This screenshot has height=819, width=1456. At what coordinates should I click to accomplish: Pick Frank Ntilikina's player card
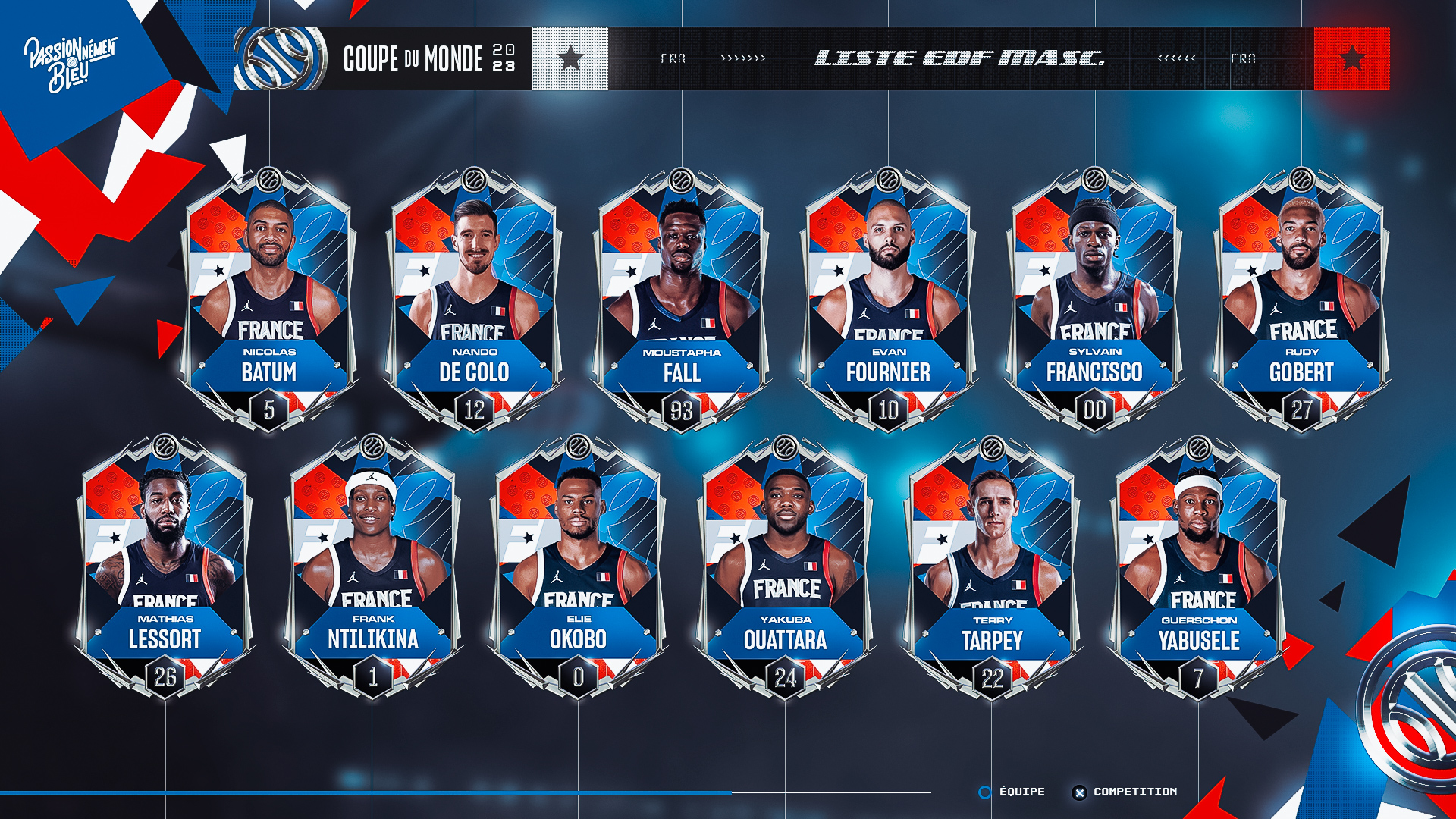[372, 566]
